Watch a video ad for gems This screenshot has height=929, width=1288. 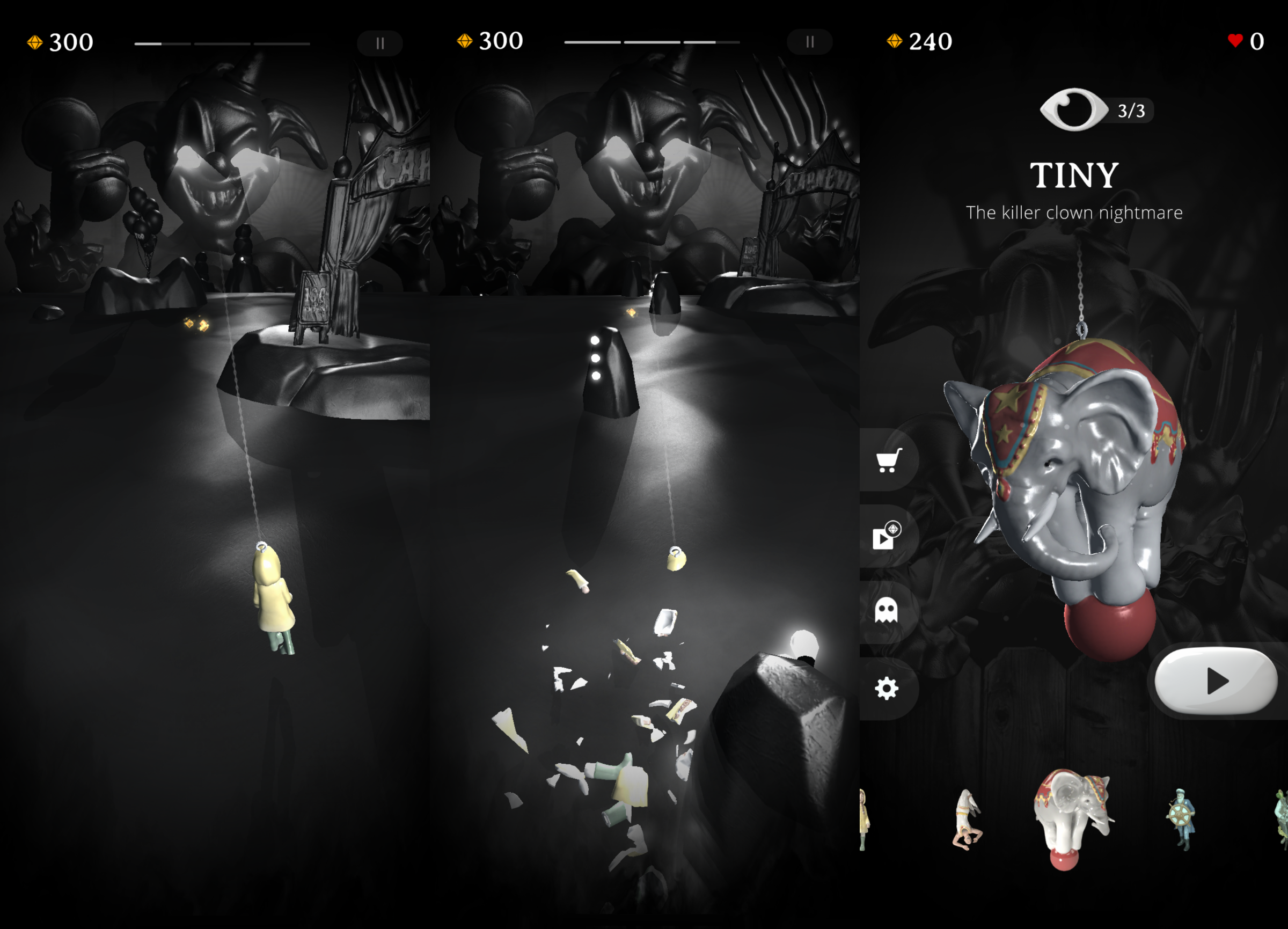887,536
